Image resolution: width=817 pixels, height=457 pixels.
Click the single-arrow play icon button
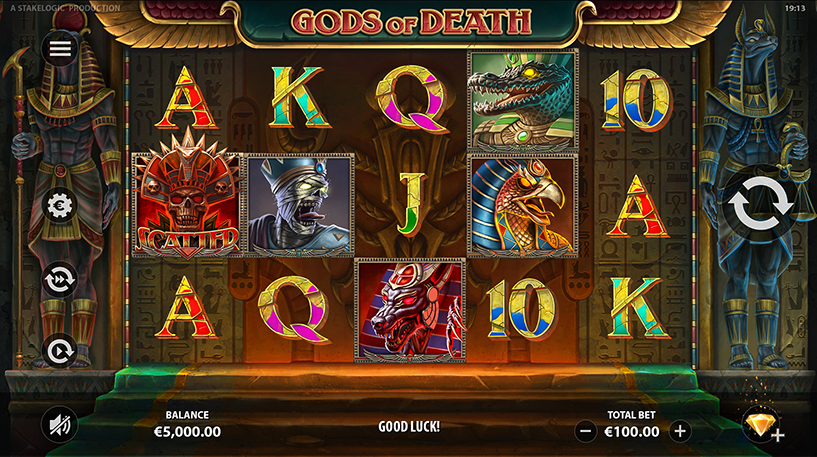point(61,349)
